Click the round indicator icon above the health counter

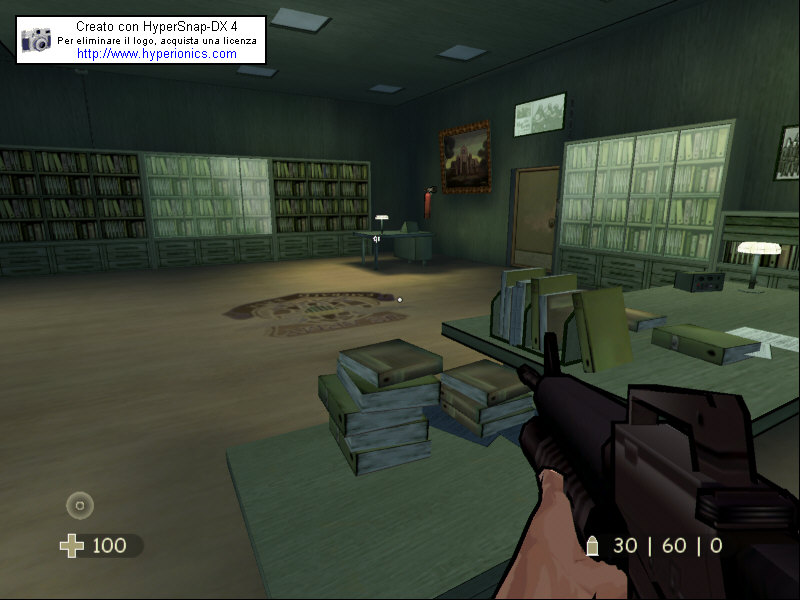pos(80,505)
